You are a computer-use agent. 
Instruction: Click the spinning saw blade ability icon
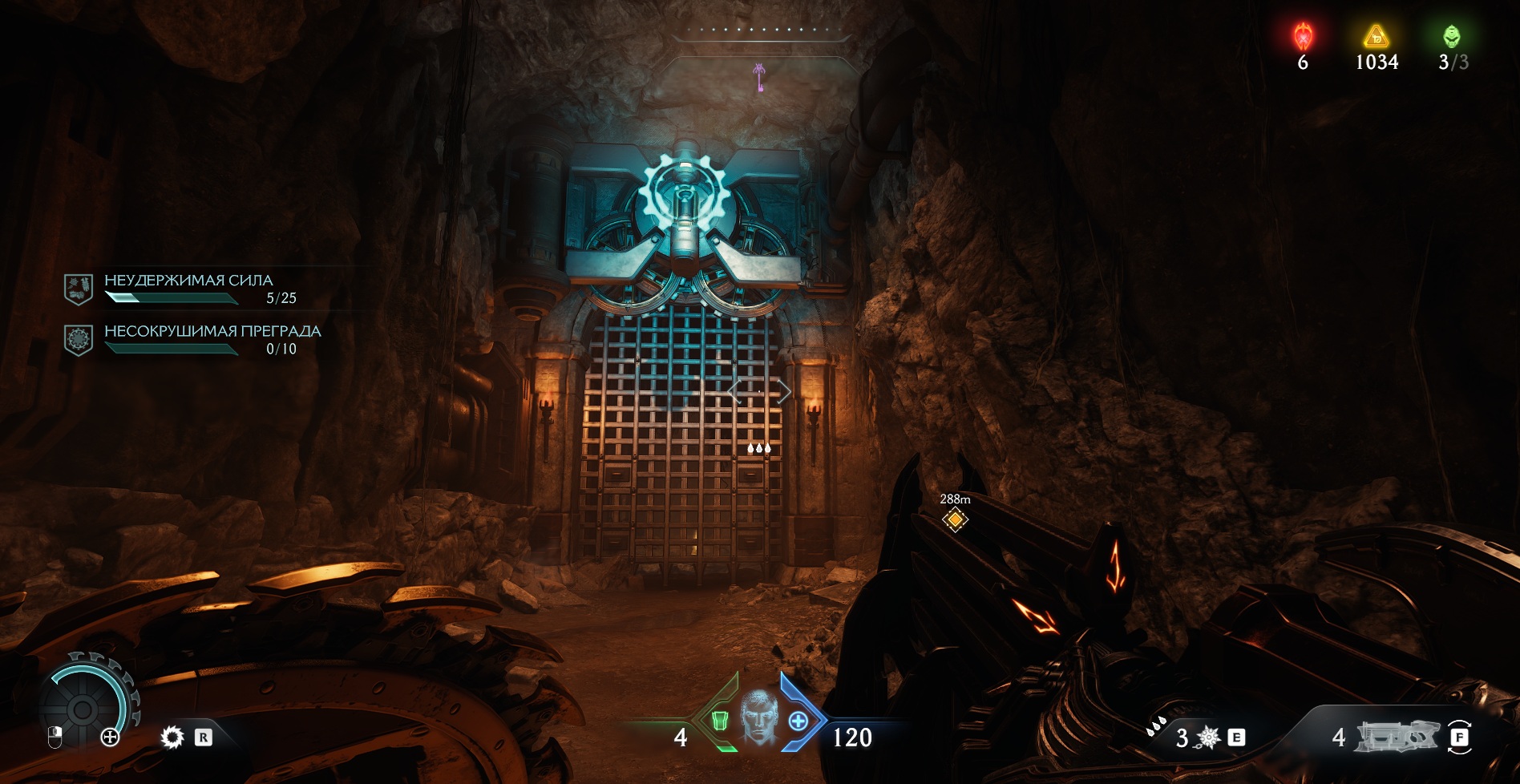(172, 737)
